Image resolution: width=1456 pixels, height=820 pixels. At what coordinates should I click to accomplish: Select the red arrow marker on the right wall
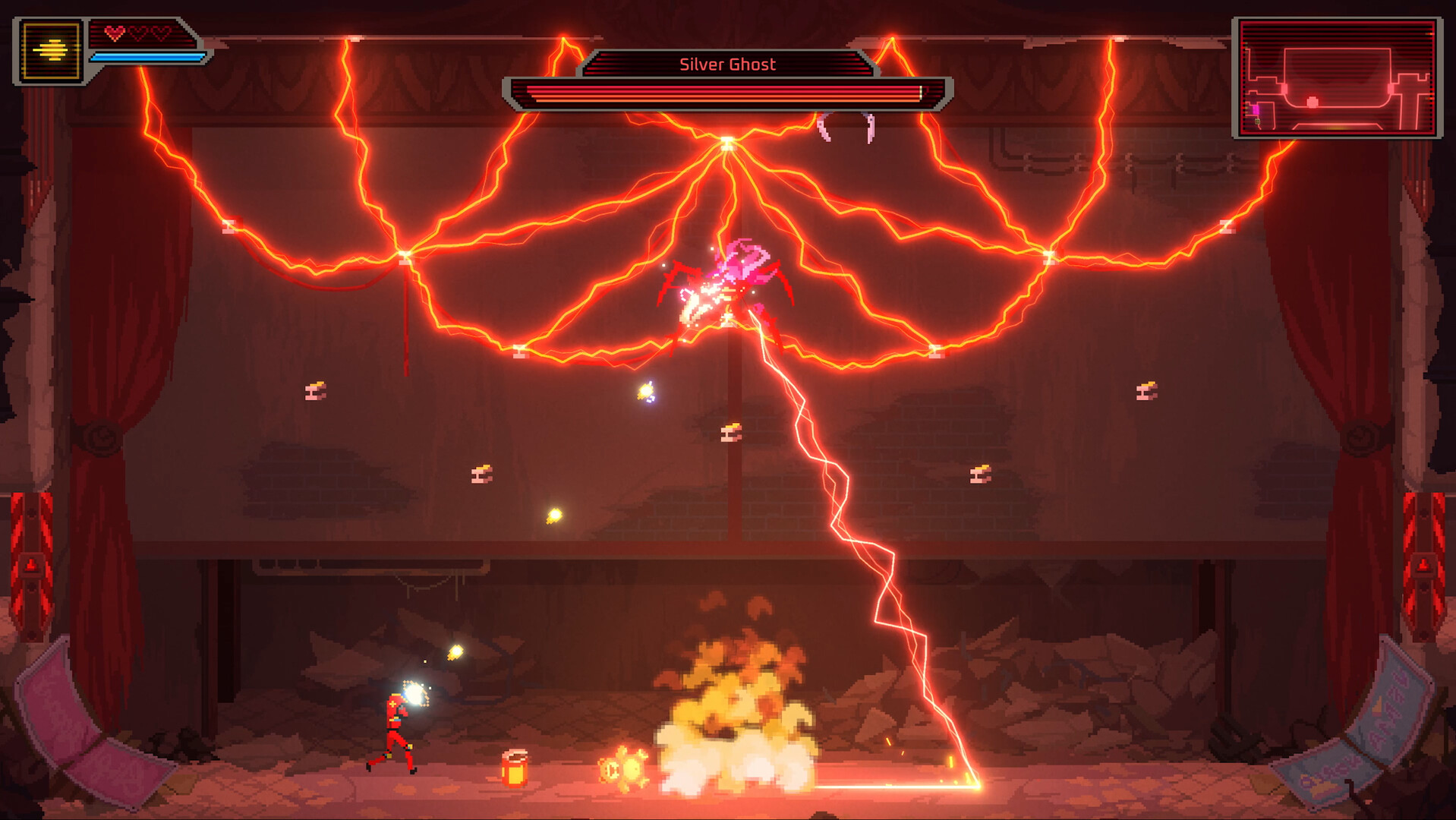pos(1425,565)
